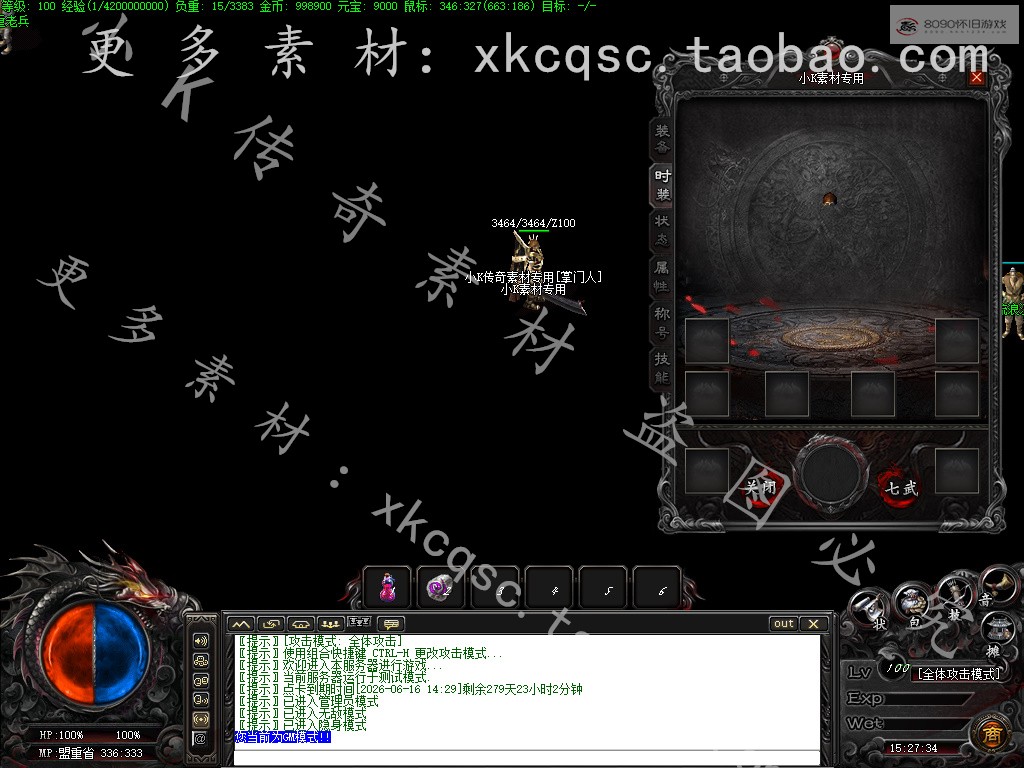This screenshot has height=768, width=1024.
Task: Open the 技能 skills tab
Action: pyautogui.click(x=662, y=368)
